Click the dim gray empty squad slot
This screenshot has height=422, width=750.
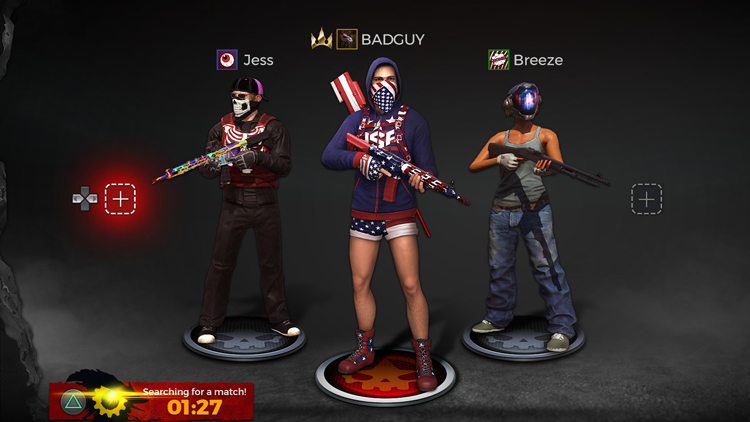pos(647,198)
